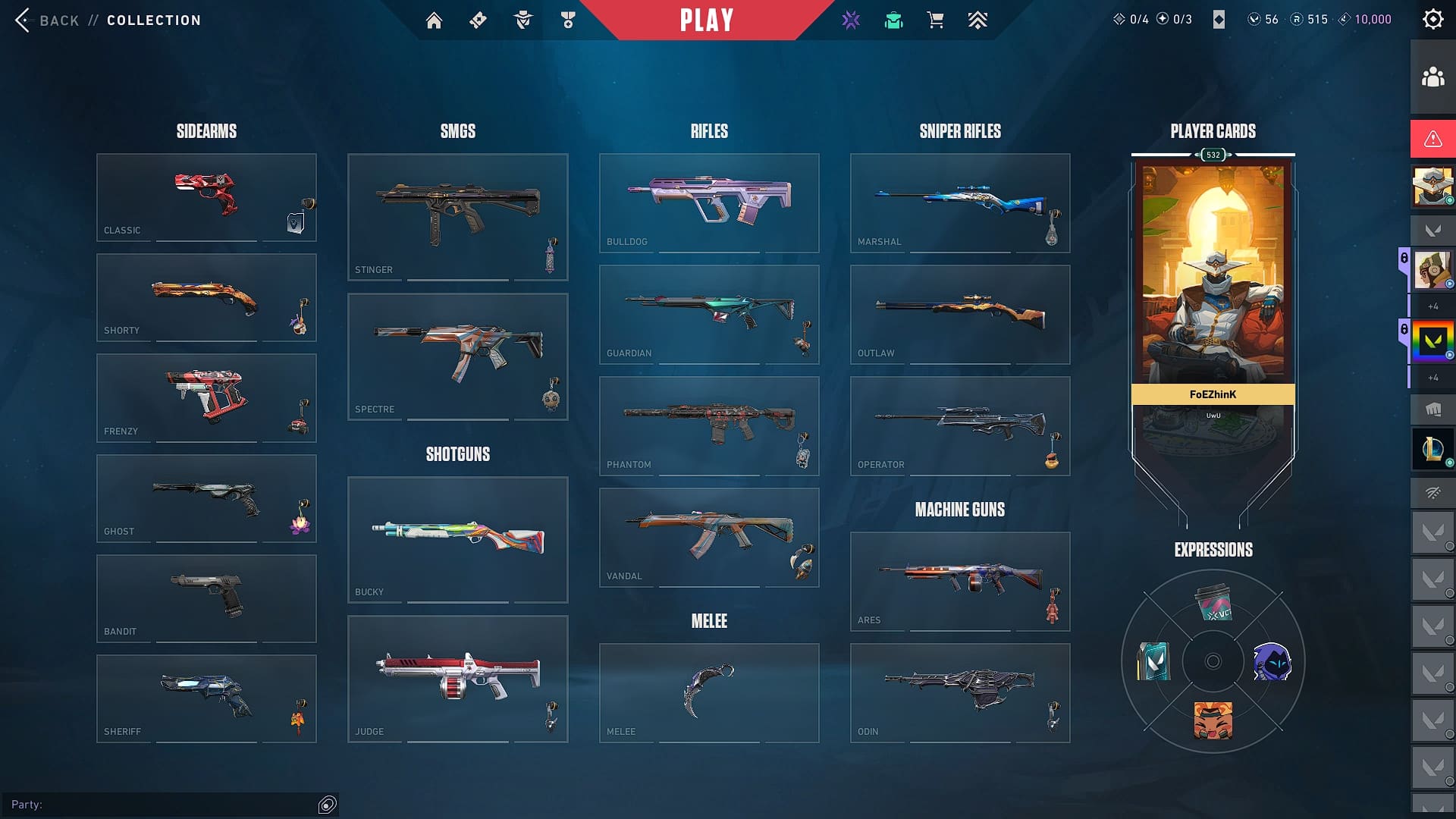The width and height of the screenshot is (1456, 819).
Task: Select the Operator sniper rifle tile
Action: 959,425
